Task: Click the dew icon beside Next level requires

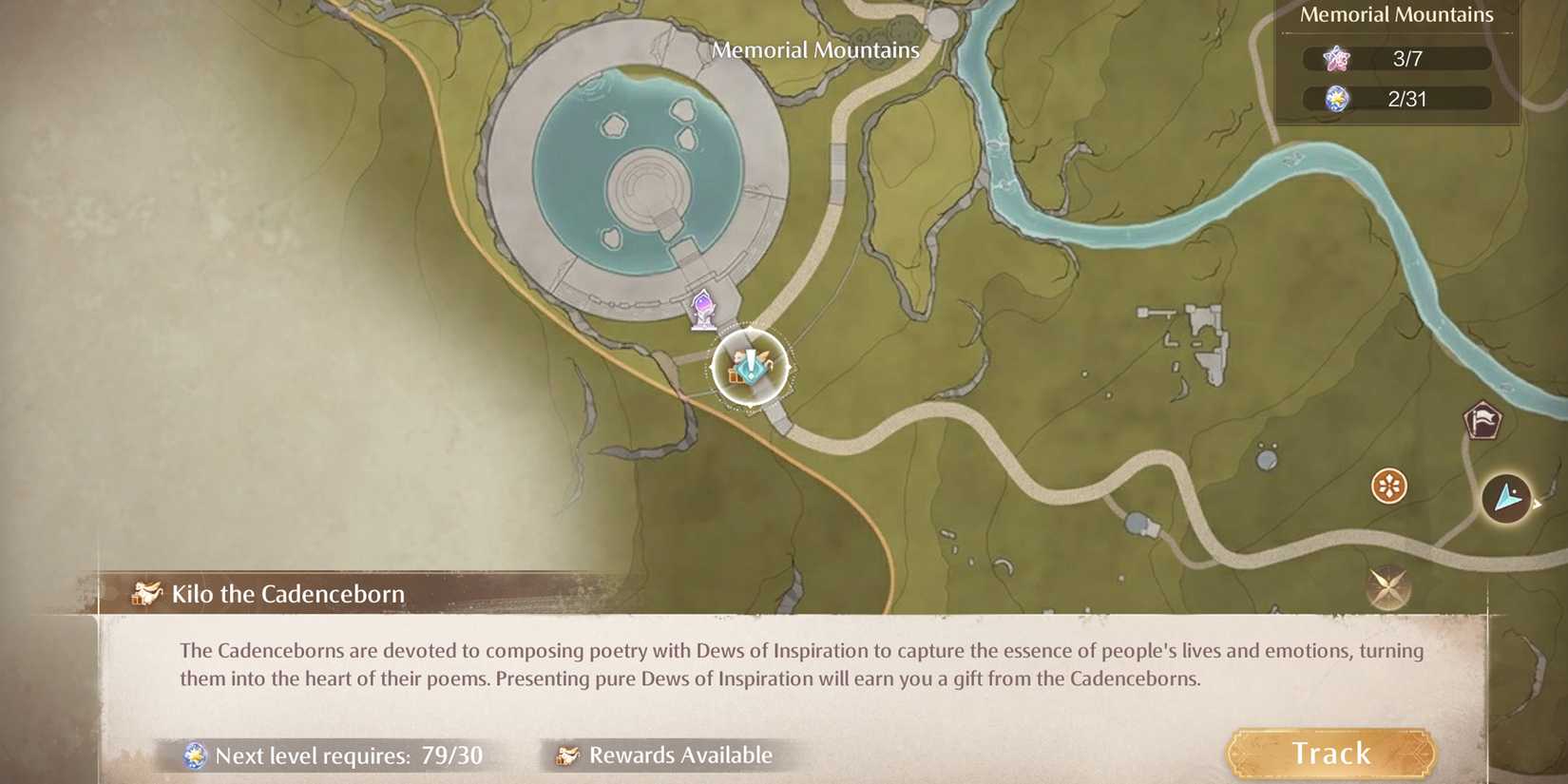Action: [x=195, y=755]
